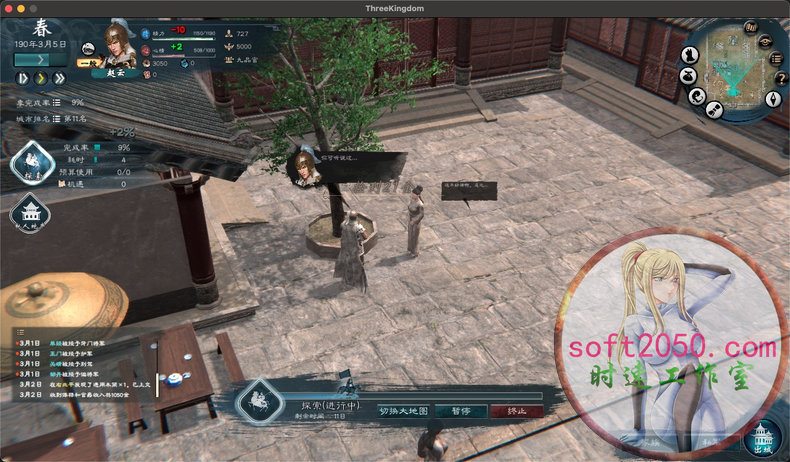Open Zhao Yun's character portrait
The width and height of the screenshot is (790, 462).
coord(118,47)
